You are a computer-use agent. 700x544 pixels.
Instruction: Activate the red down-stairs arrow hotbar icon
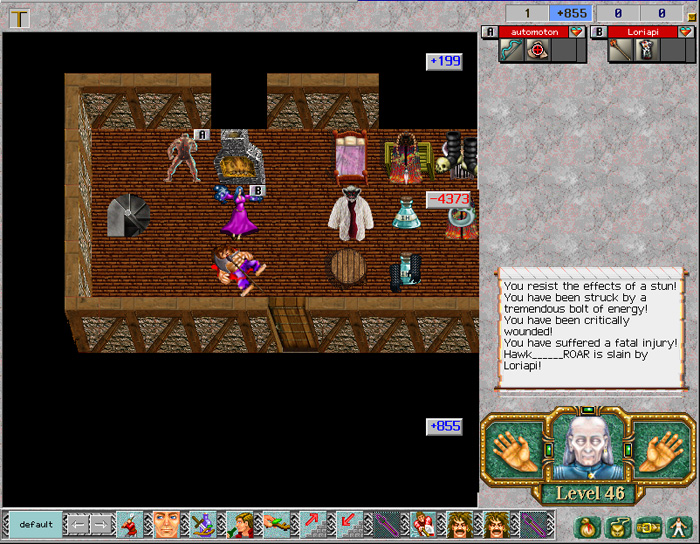[348, 524]
